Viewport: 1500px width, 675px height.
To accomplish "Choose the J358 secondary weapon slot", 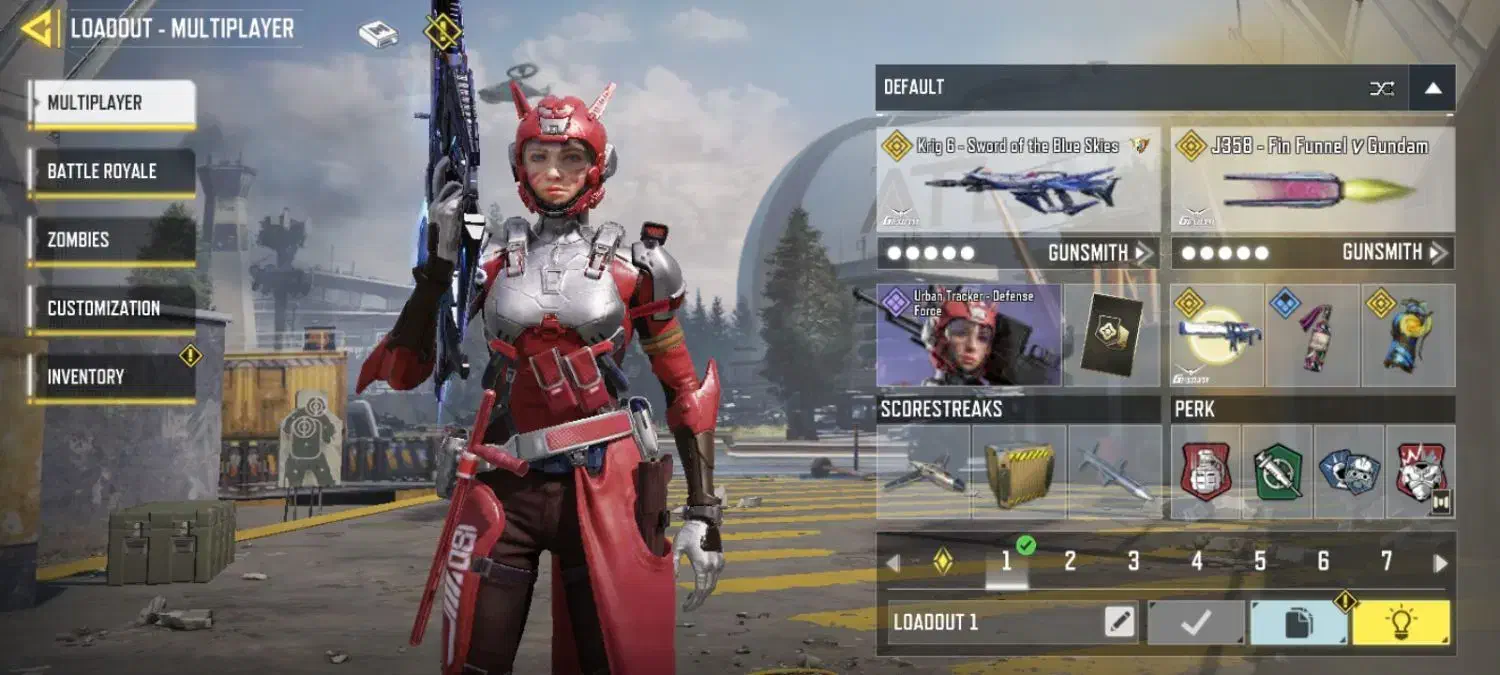I will click(x=1312, y=180).
